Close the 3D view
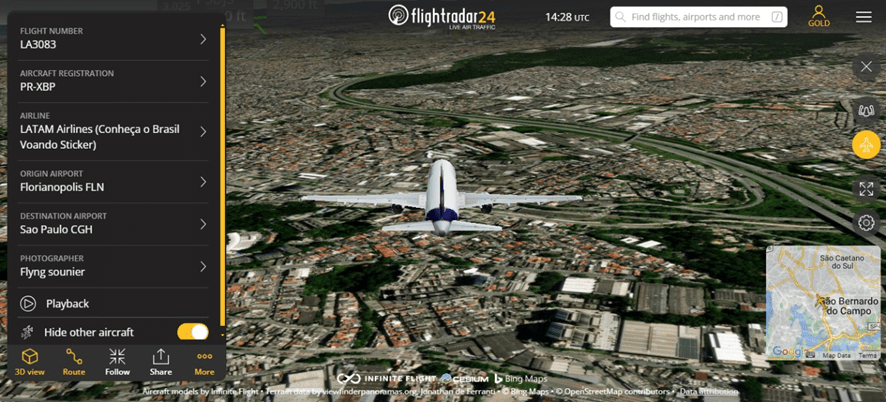 click(866, 67)
